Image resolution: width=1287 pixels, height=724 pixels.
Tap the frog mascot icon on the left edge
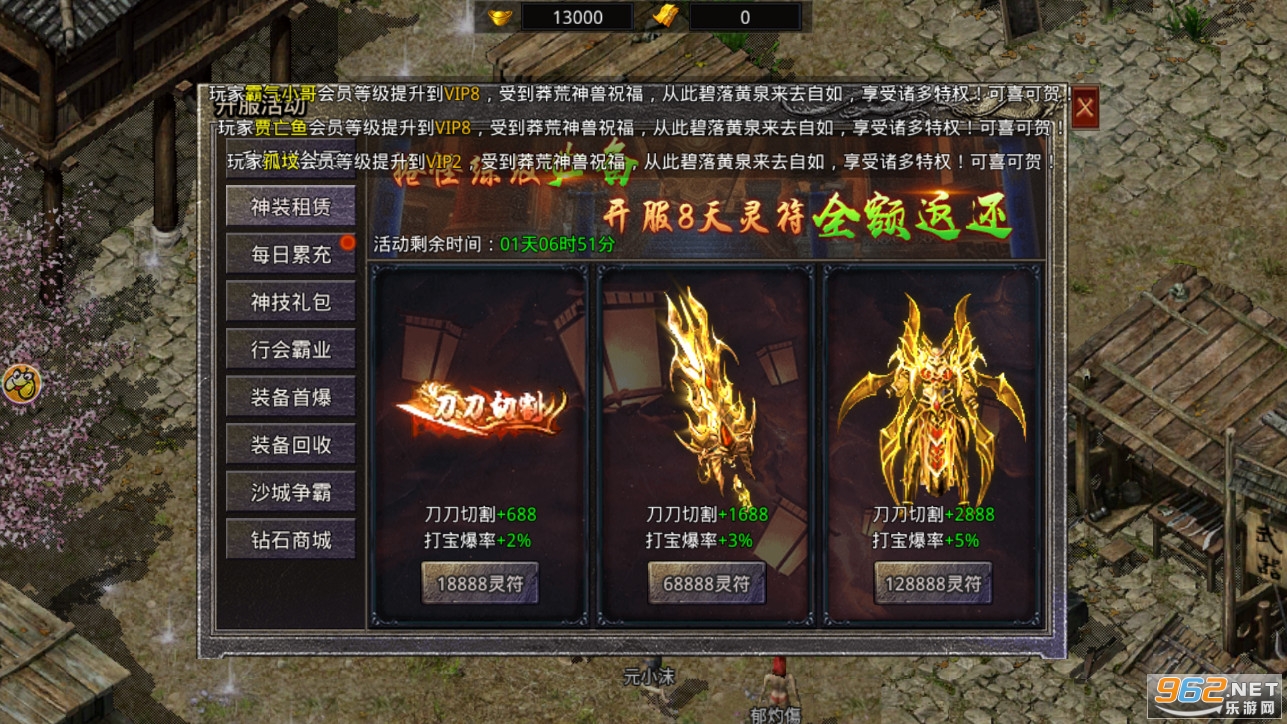19,382
